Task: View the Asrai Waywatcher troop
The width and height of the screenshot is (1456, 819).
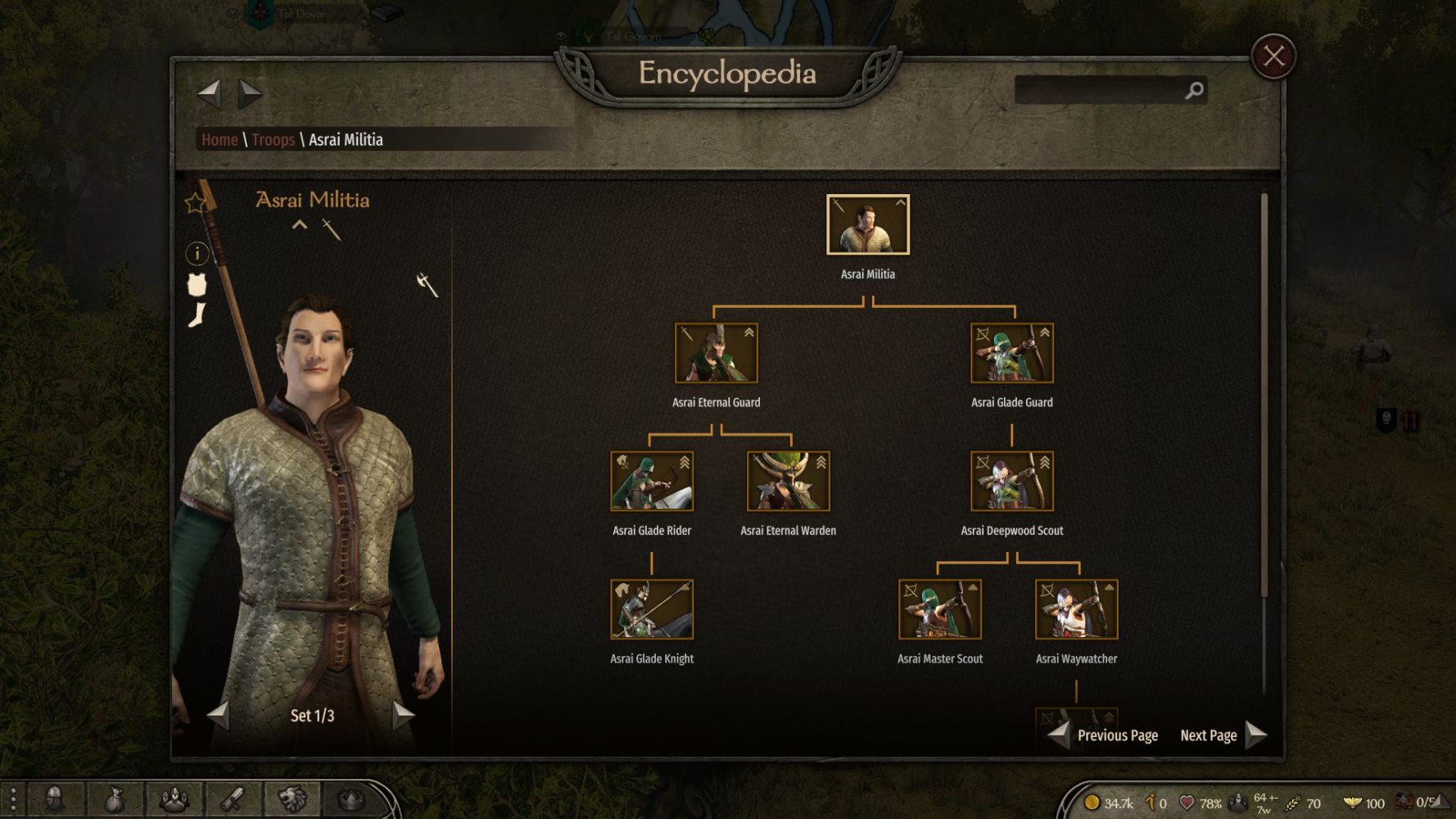Action: click(x=1076, y=609)
